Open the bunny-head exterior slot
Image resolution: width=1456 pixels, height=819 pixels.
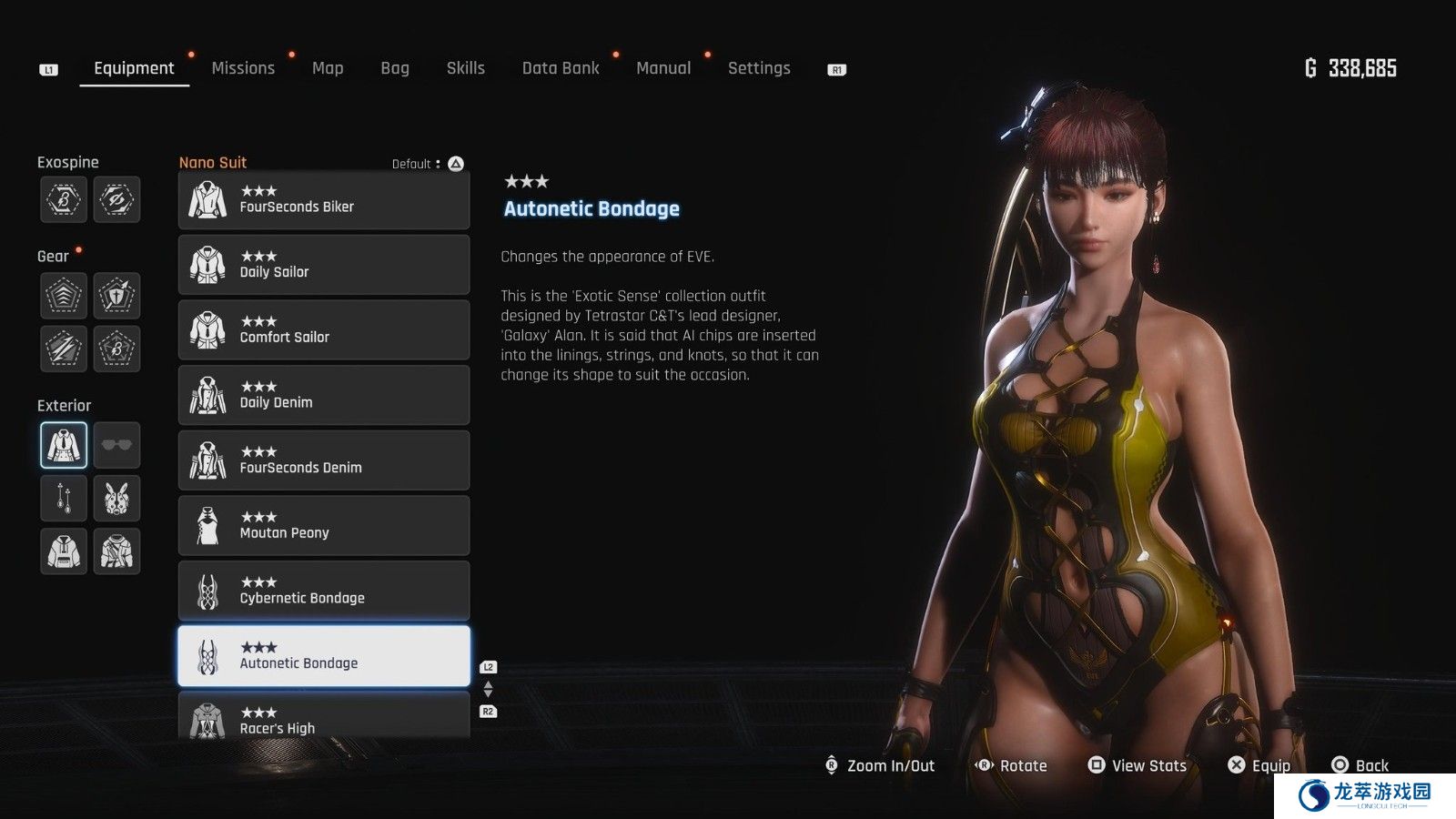(116, 498)
